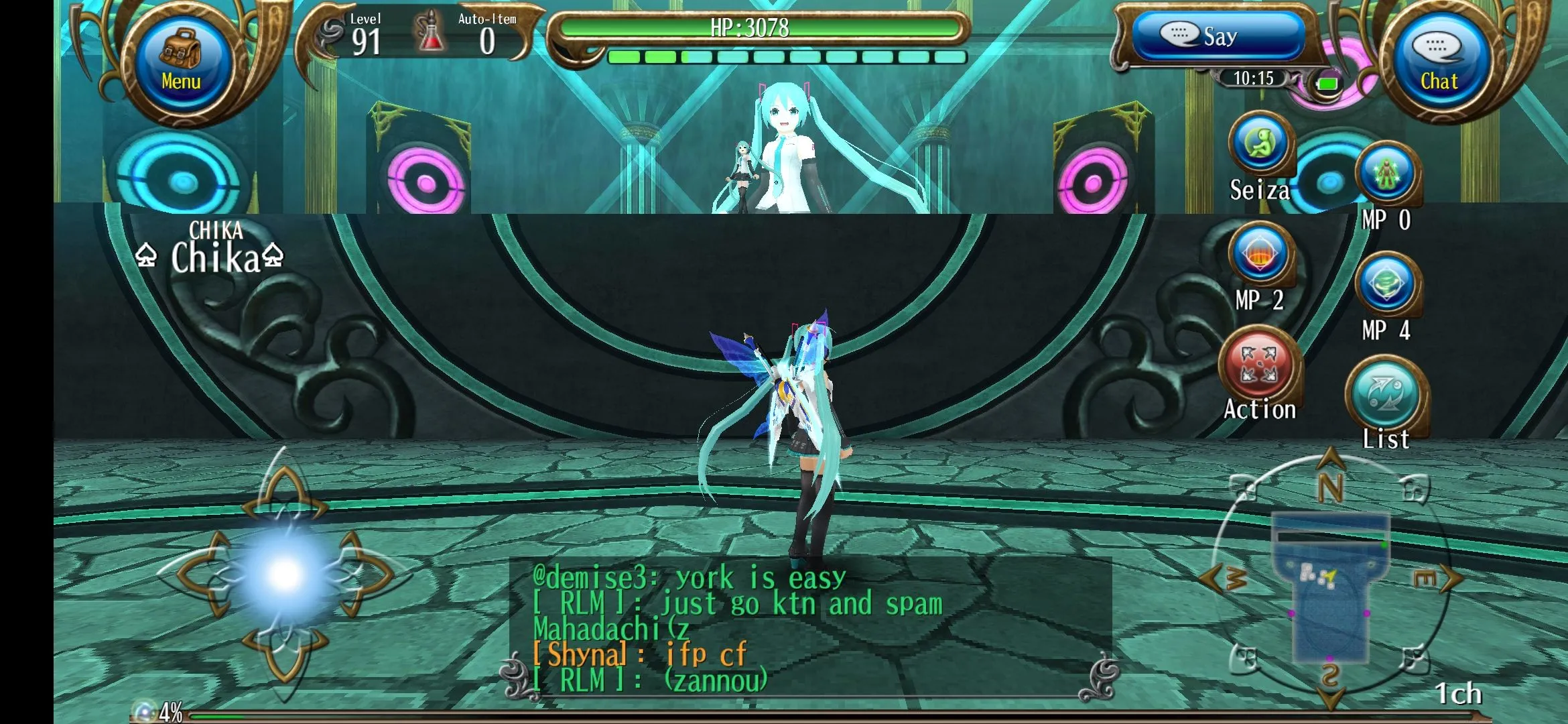
Task: Select the Chika party member name
Action: coord(214,257)
